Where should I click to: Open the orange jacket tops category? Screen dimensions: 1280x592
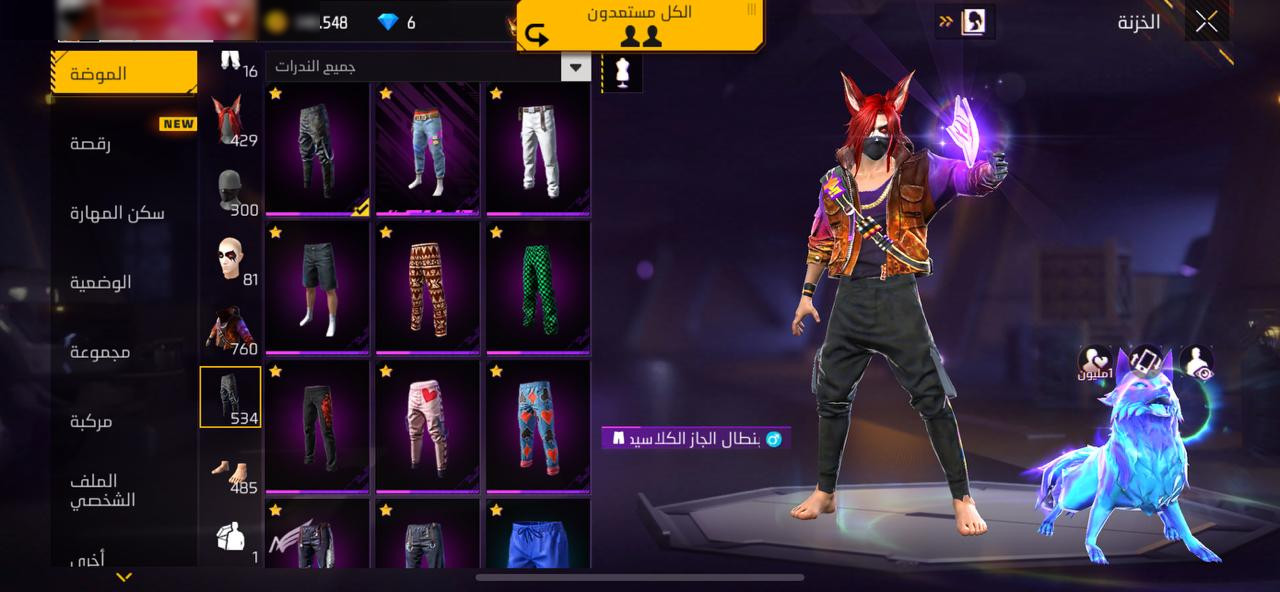[230, 329]
